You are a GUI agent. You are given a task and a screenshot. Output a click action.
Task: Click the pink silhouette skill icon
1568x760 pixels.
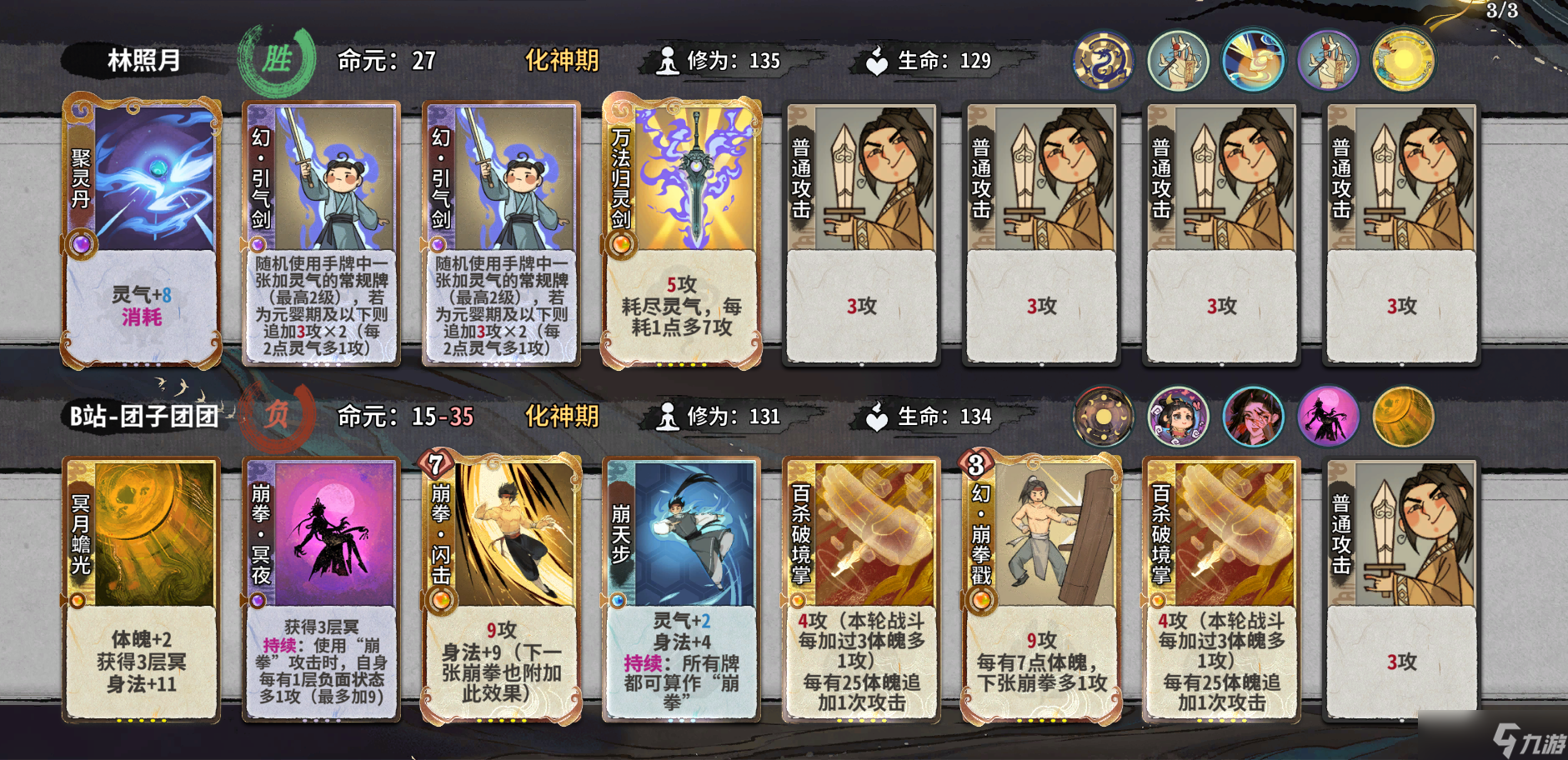pyautogui.click(x=1328, y=417)
